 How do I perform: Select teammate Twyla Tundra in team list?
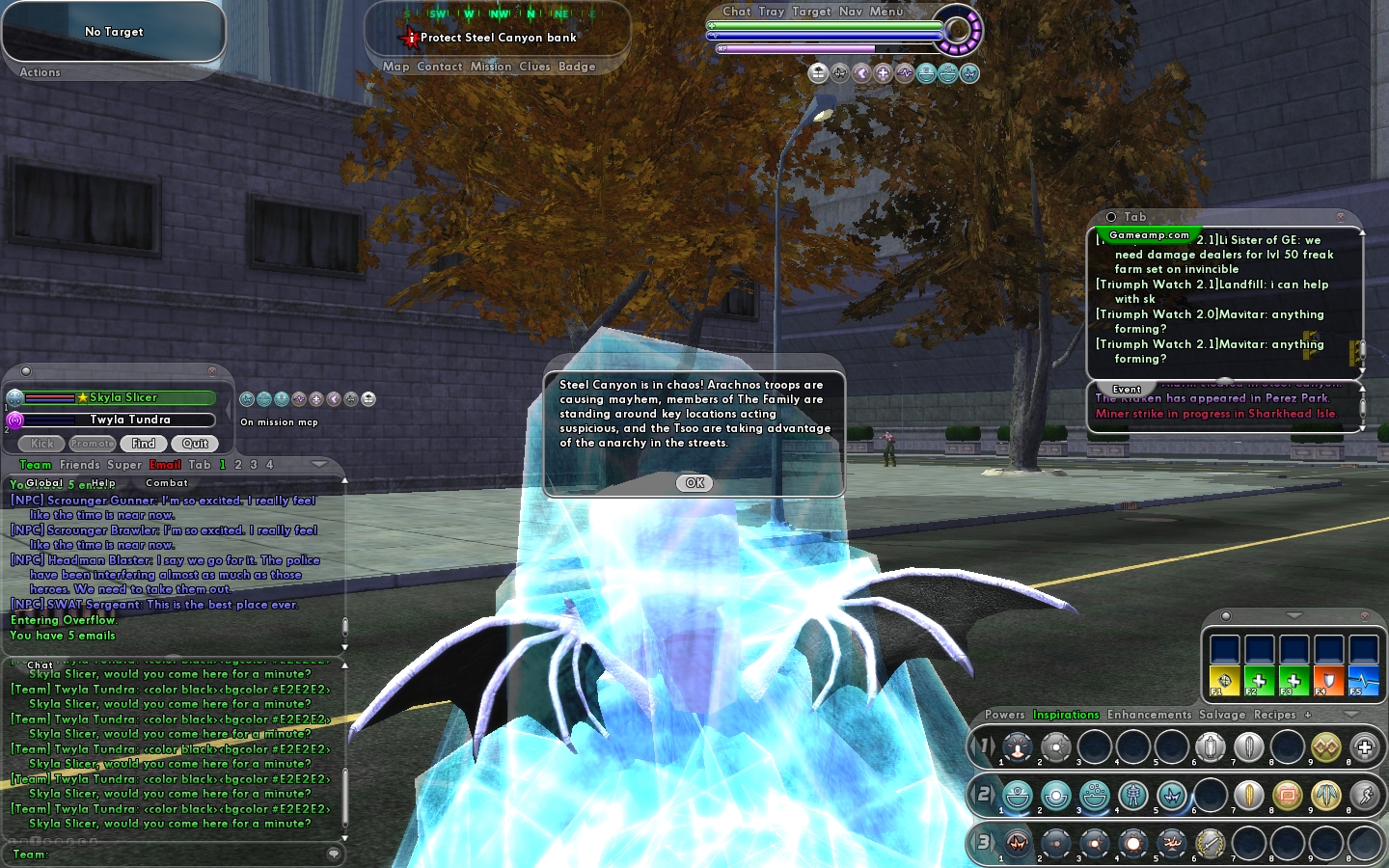click(129, 420)
